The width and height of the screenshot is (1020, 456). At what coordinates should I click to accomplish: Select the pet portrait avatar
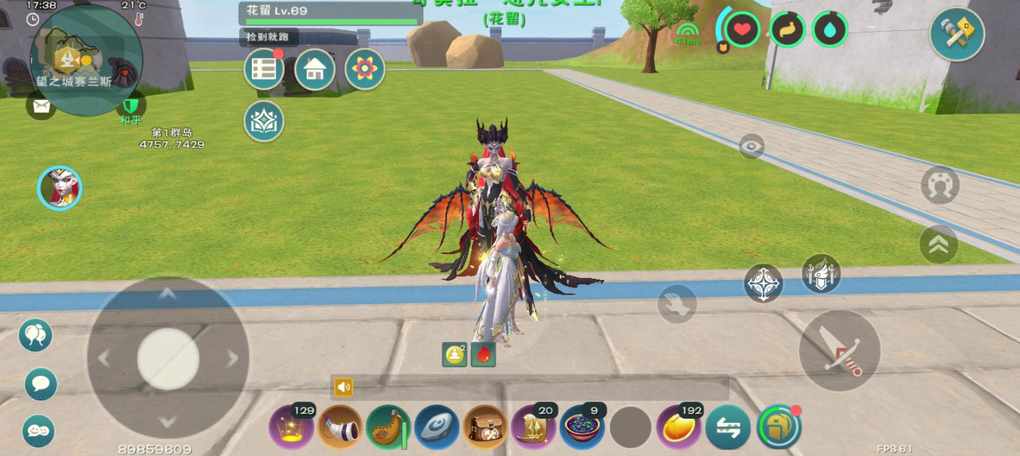tap(60, 188)
